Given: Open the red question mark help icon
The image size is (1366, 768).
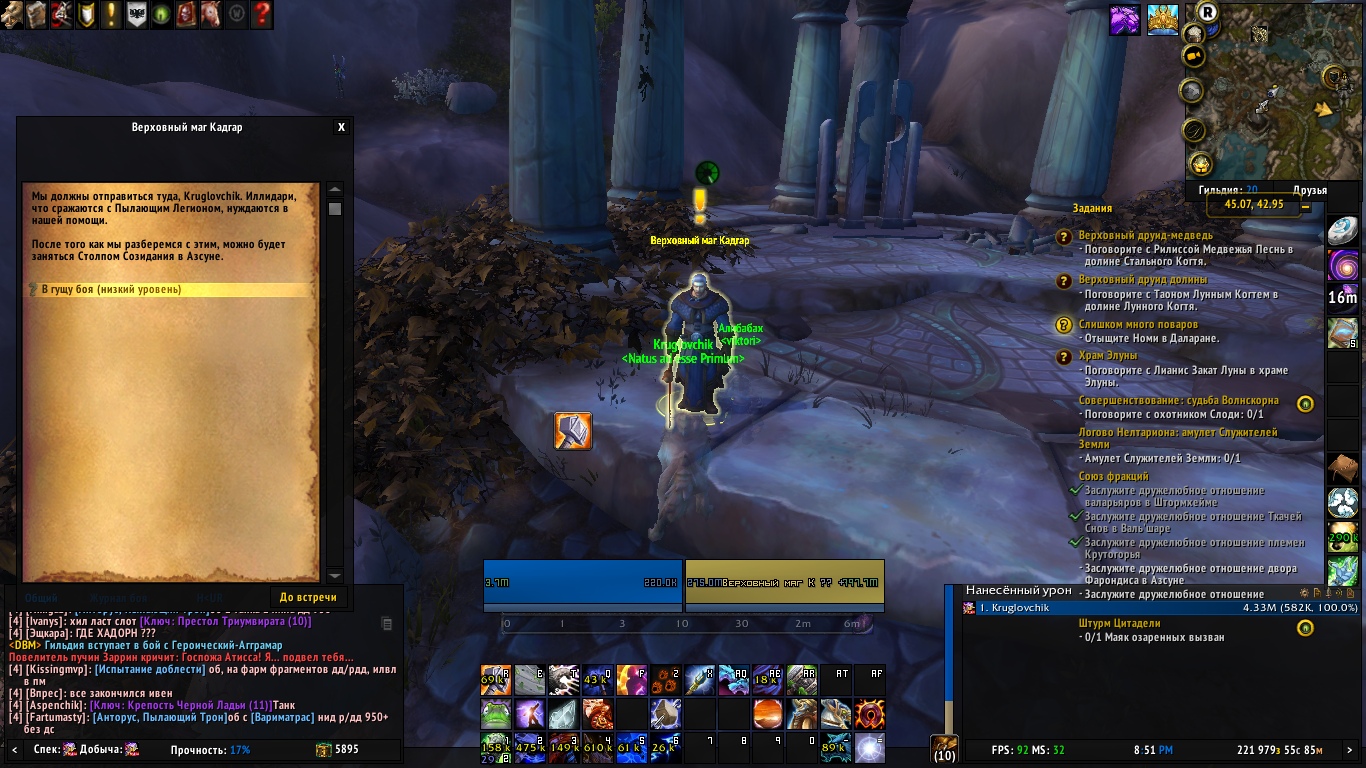Looking at the screenshot, I should point(262,14).
